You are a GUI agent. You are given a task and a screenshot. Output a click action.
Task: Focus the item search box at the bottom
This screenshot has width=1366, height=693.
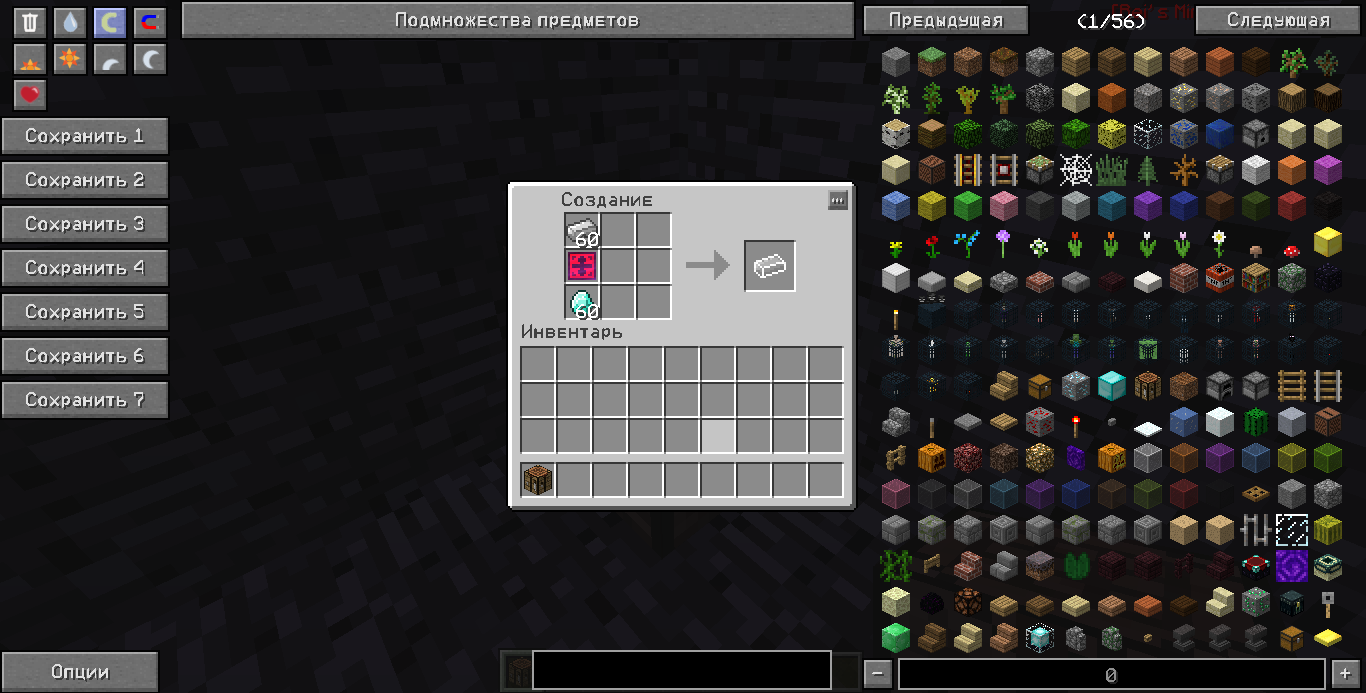point(681,671)
